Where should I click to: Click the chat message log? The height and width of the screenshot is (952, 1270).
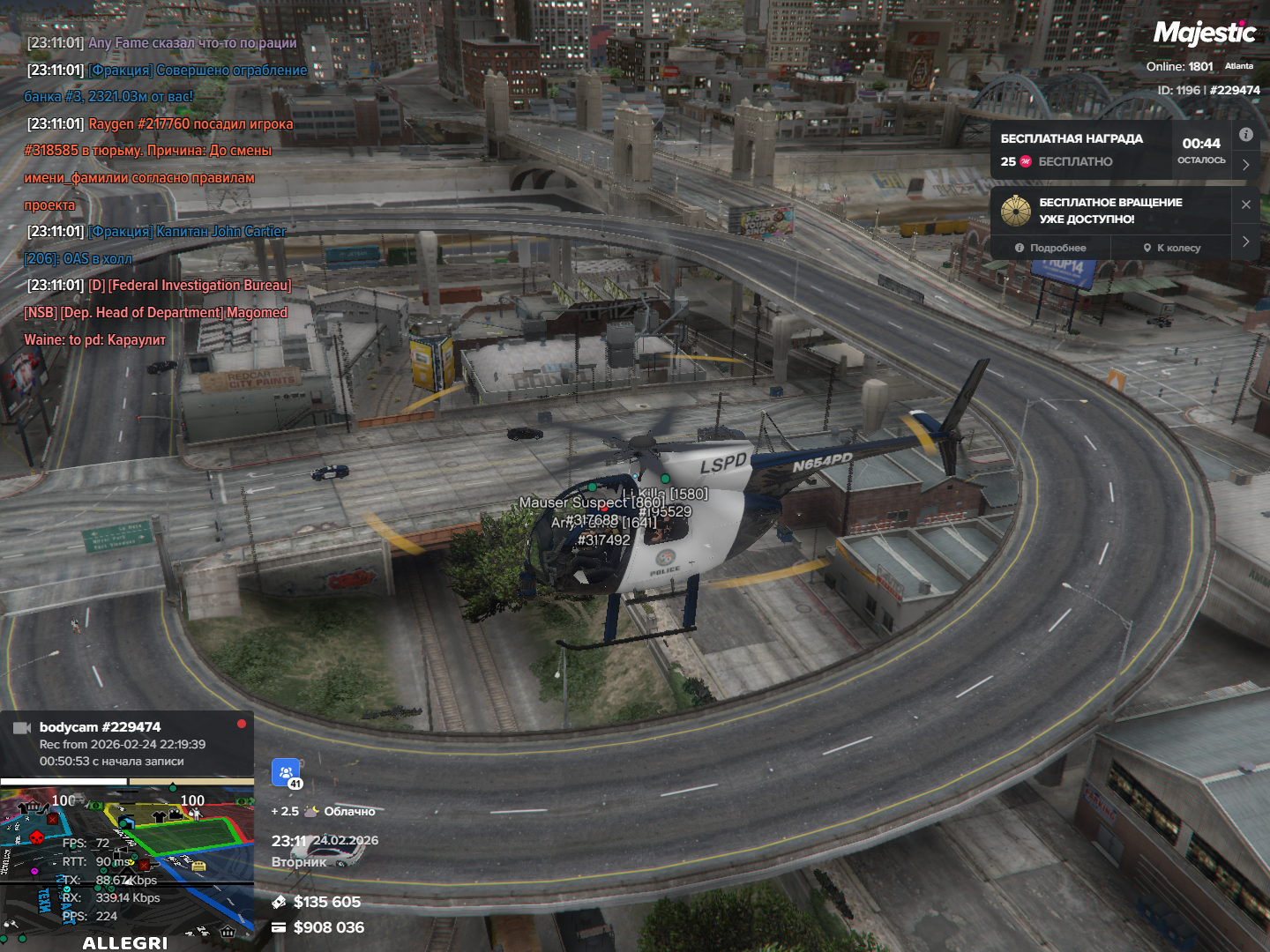[x=159, y=190]
